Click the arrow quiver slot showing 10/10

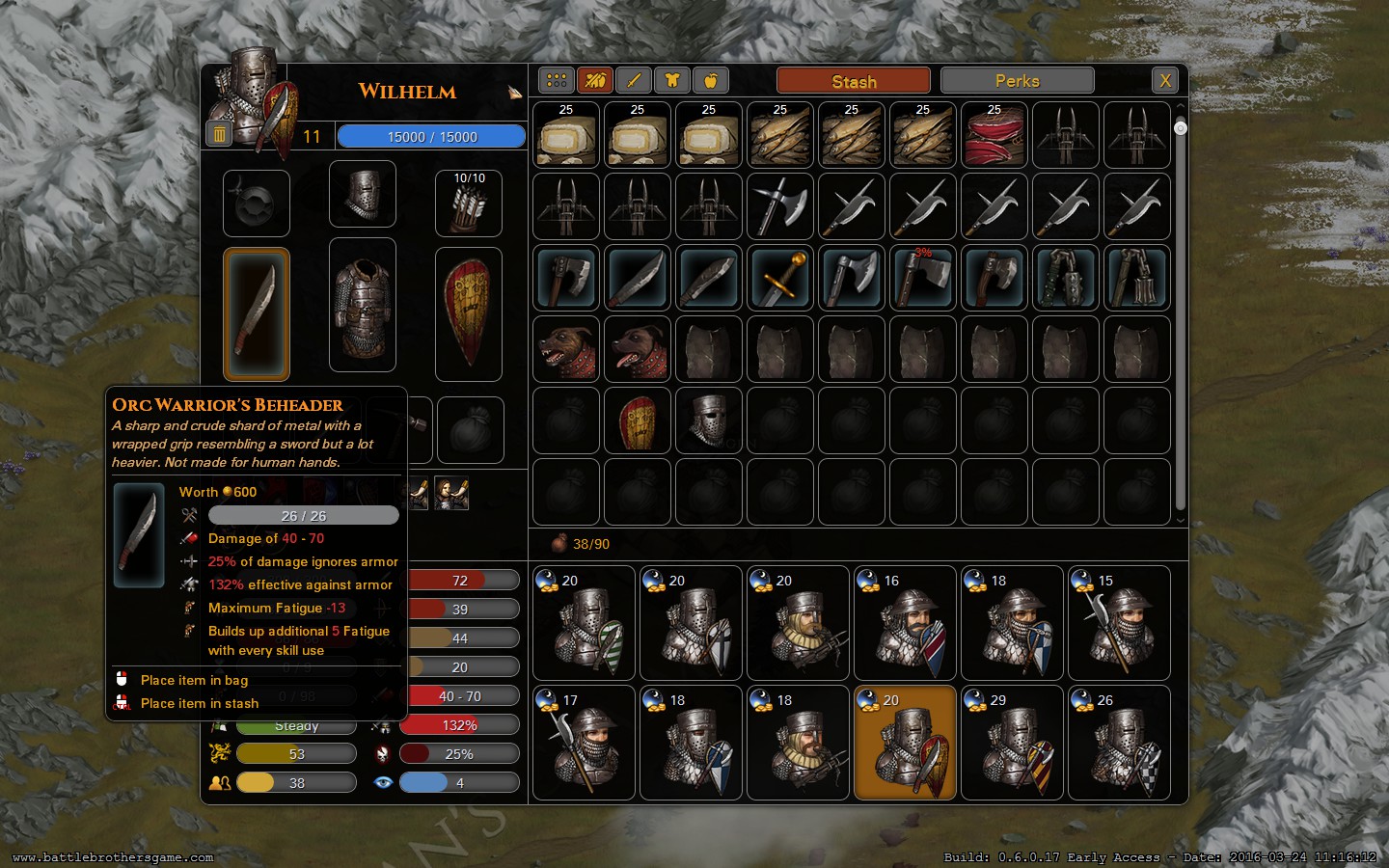coord(469,203)
